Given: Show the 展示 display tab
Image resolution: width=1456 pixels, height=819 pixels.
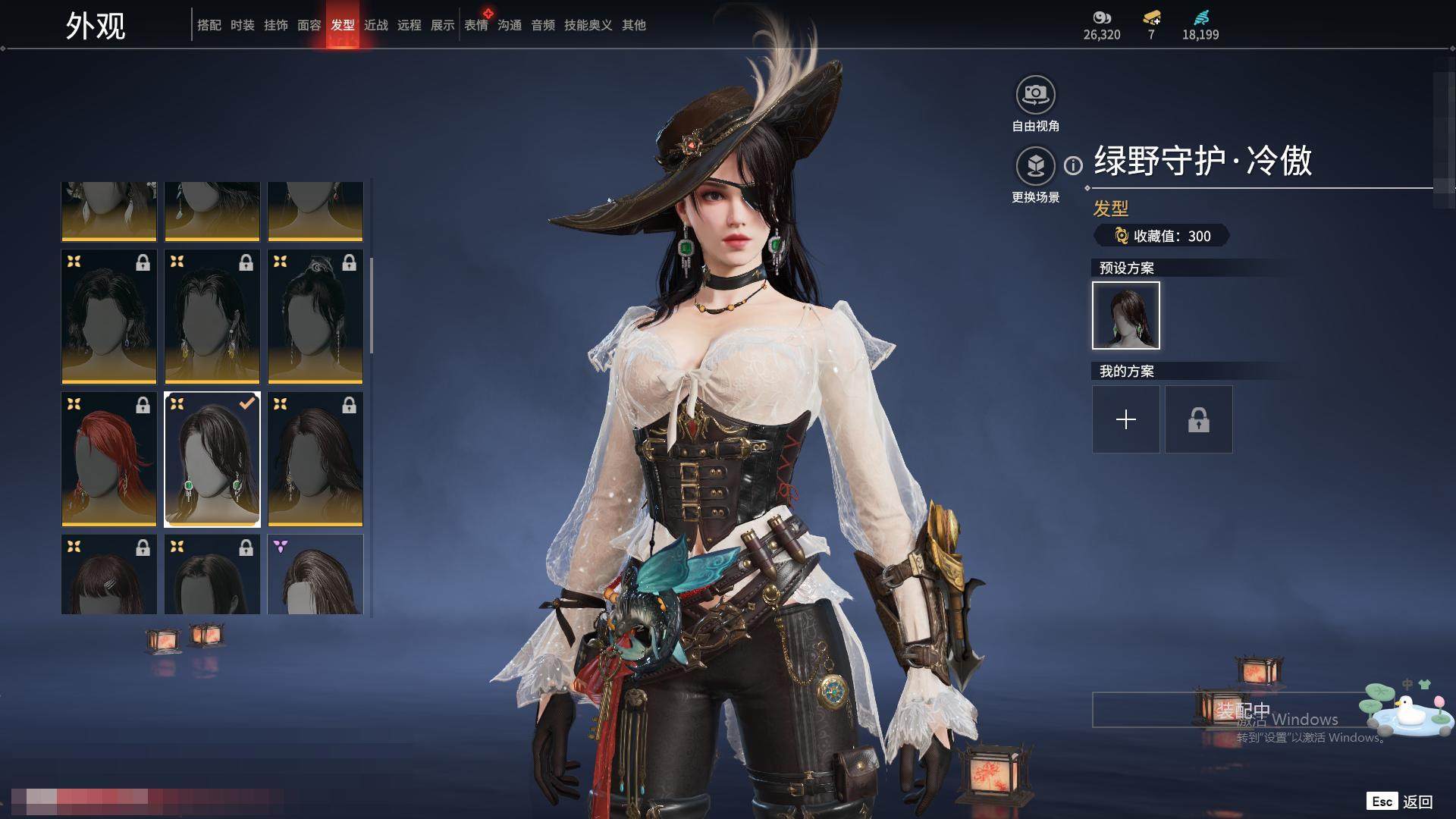Looking at the screenshot, I should point(443,25).
